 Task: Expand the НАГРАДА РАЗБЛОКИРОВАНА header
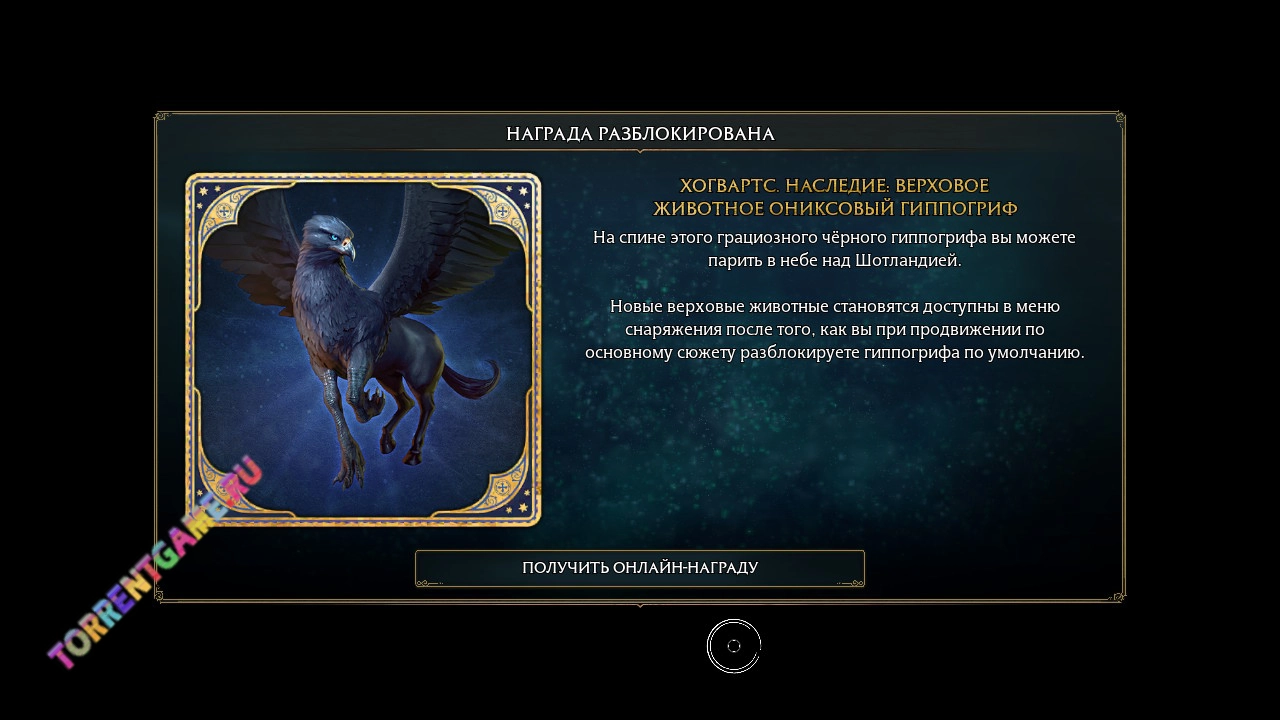[640, 132]
